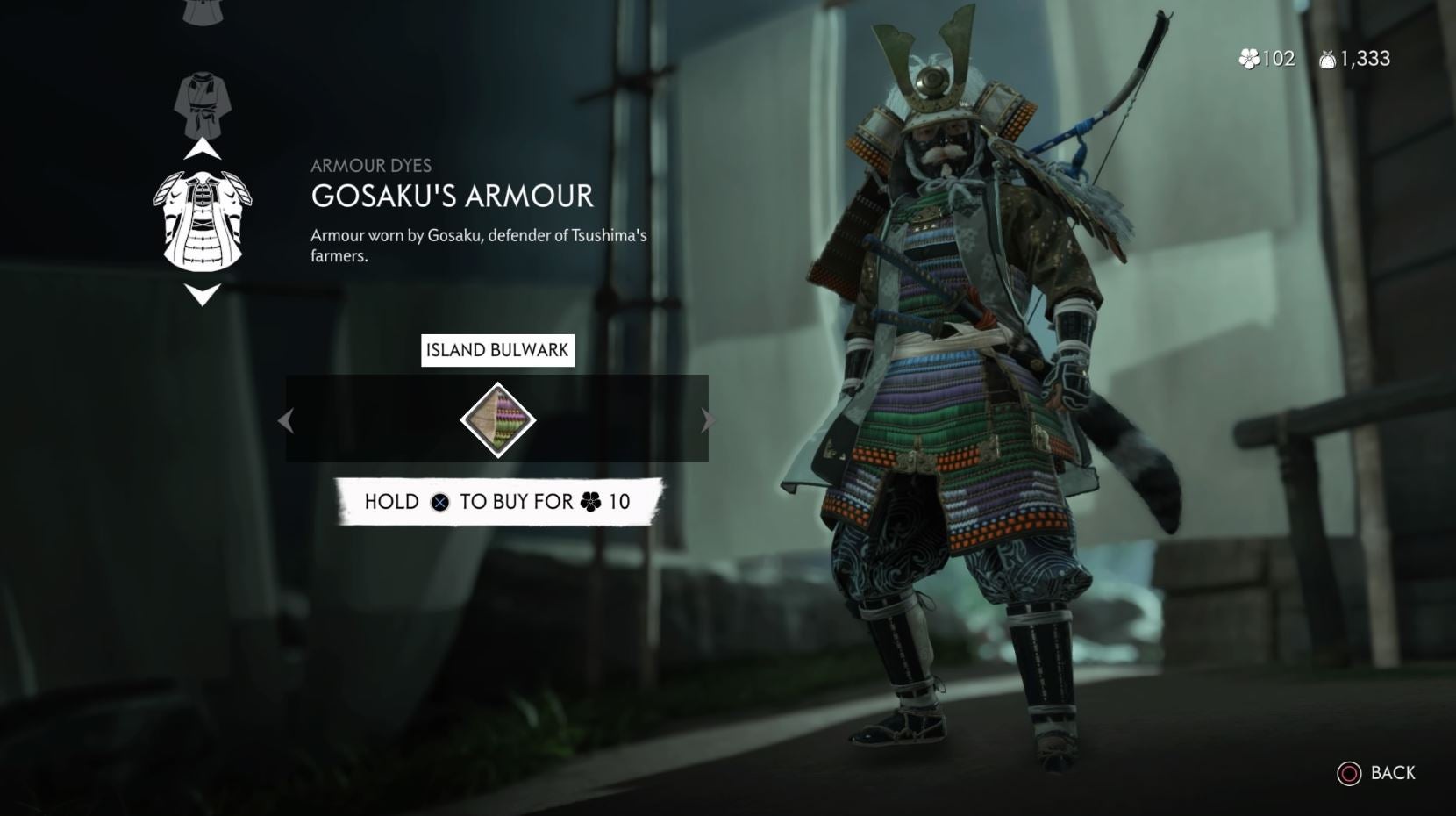Open the GOSAKU'S ARMOUR title entry
The width and height of the screenshot is (1456, 816).
pos(452,197)
